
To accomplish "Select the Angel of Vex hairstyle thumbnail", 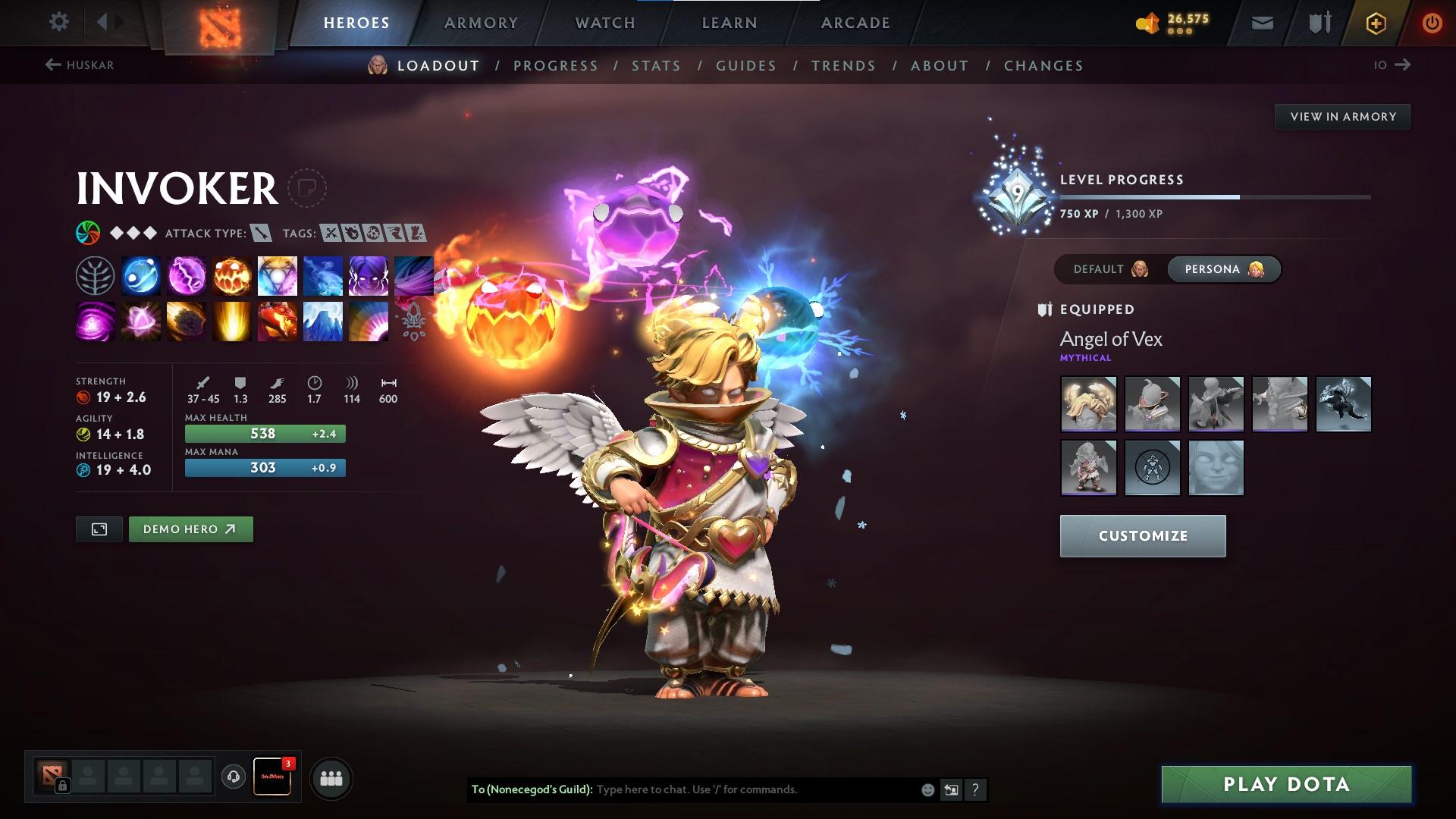I will click(1087, 403).
